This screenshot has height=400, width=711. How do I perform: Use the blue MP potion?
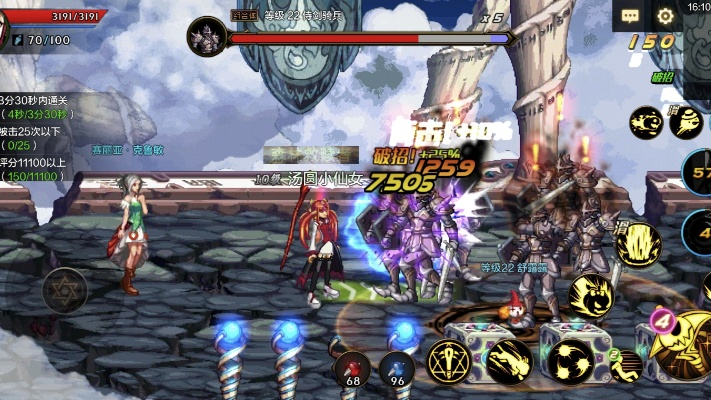396,366
